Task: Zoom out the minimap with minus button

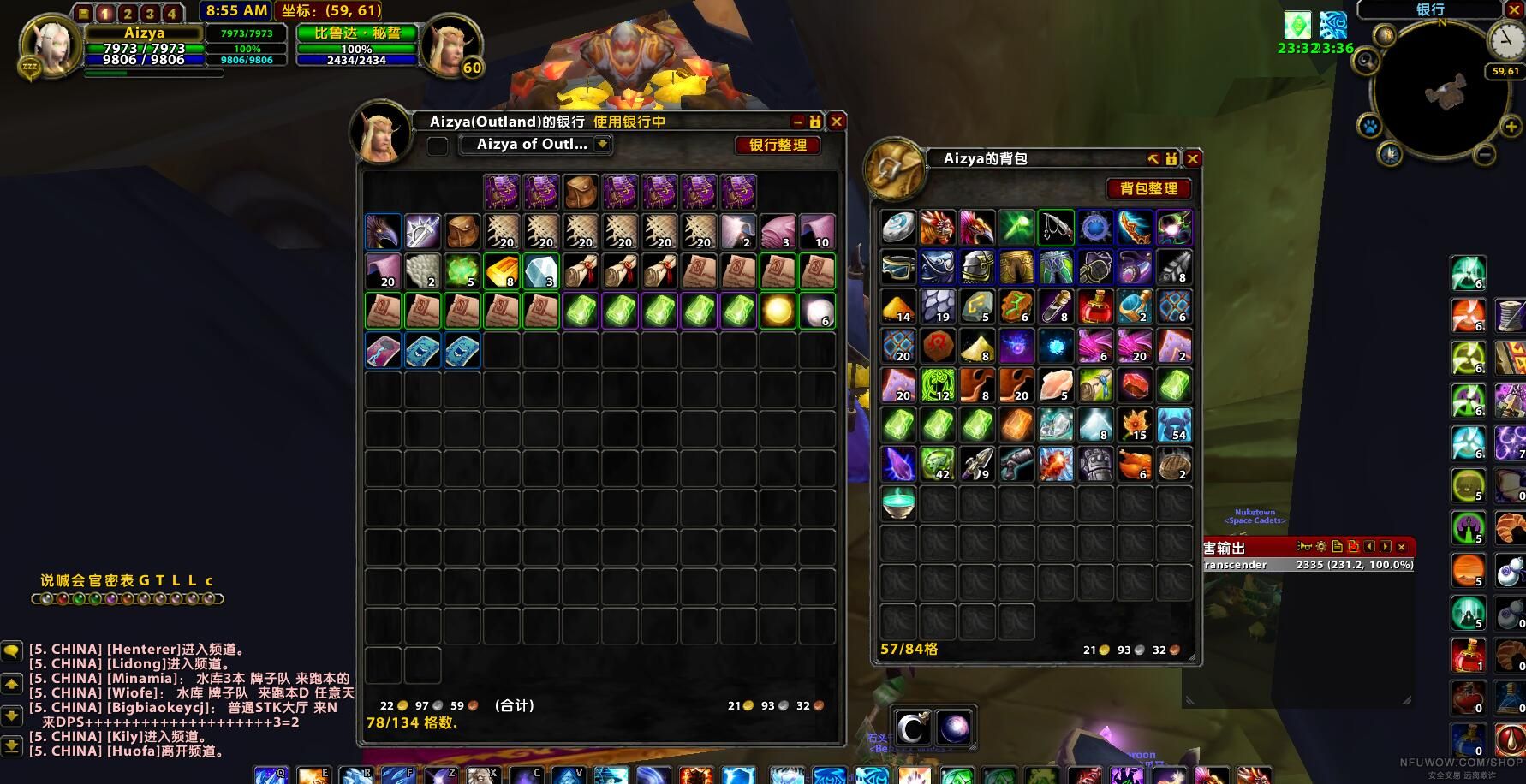Action: pos(1485,155)
